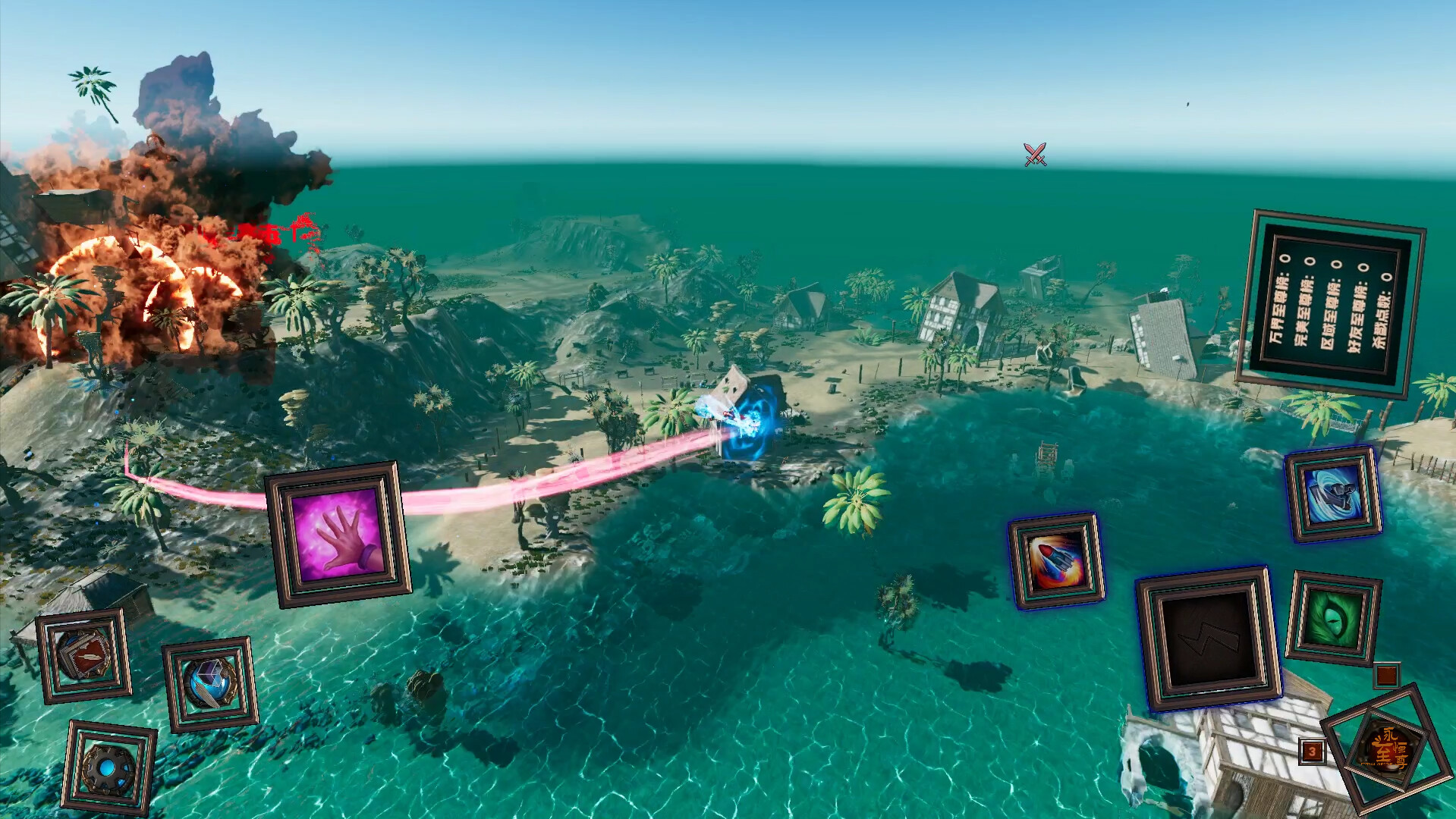The height and width of the screenshot is (819, 1456).
Task: Click the 好友至尊榜 friend ranking line
Action: 1357,313
